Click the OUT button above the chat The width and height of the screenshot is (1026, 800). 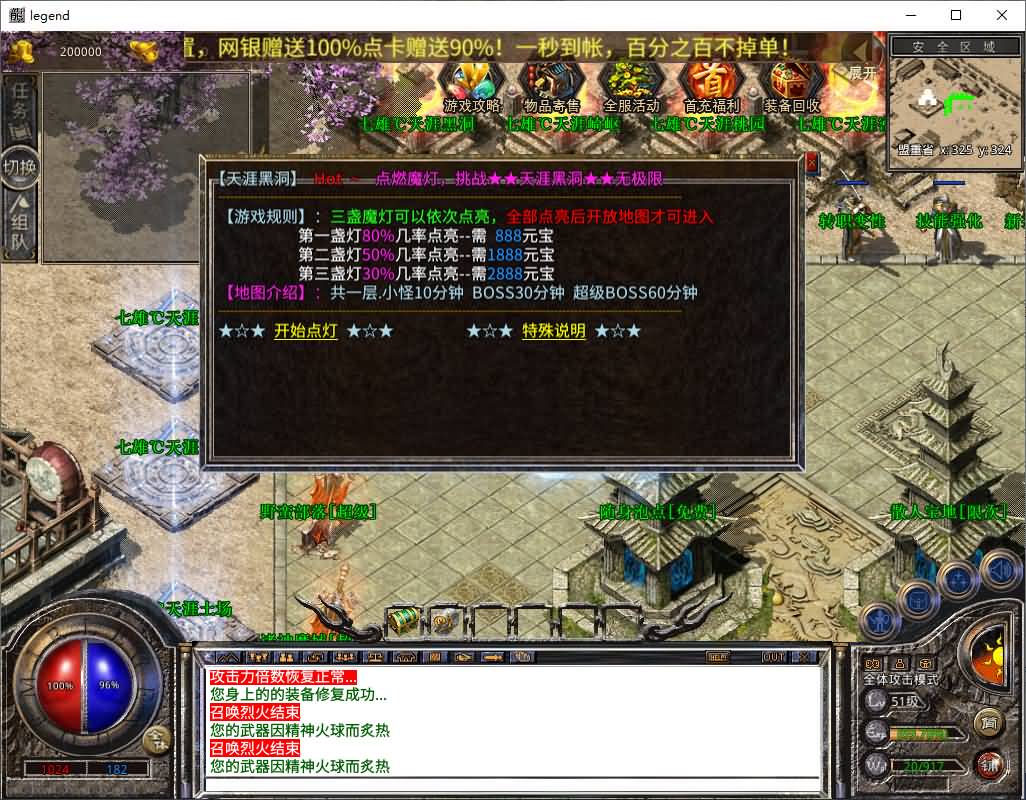tap(773, 657)
